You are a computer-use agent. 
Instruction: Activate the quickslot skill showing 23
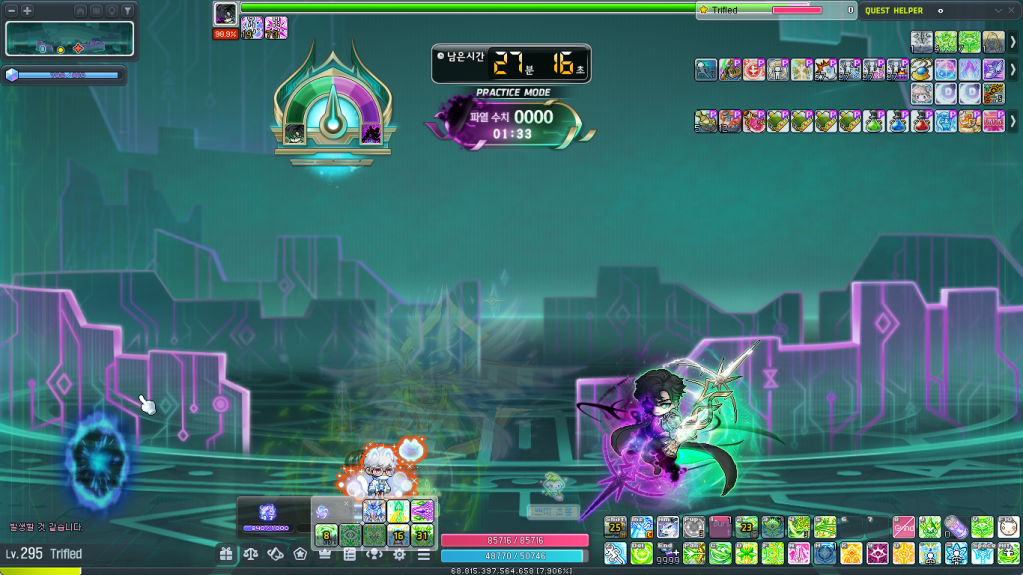click(746, 527)
